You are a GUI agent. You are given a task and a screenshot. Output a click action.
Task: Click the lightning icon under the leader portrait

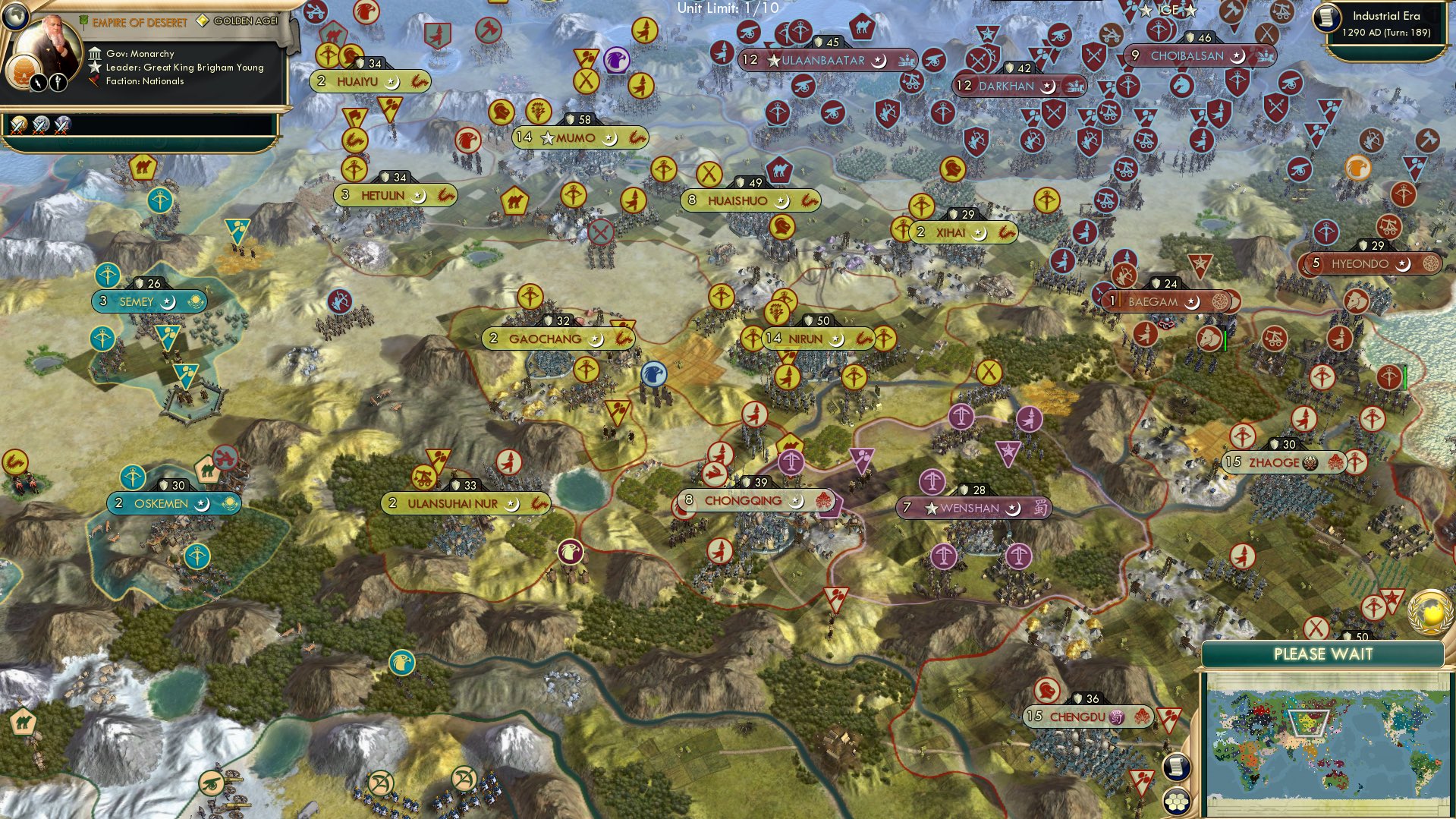click(x=38, y=83)
